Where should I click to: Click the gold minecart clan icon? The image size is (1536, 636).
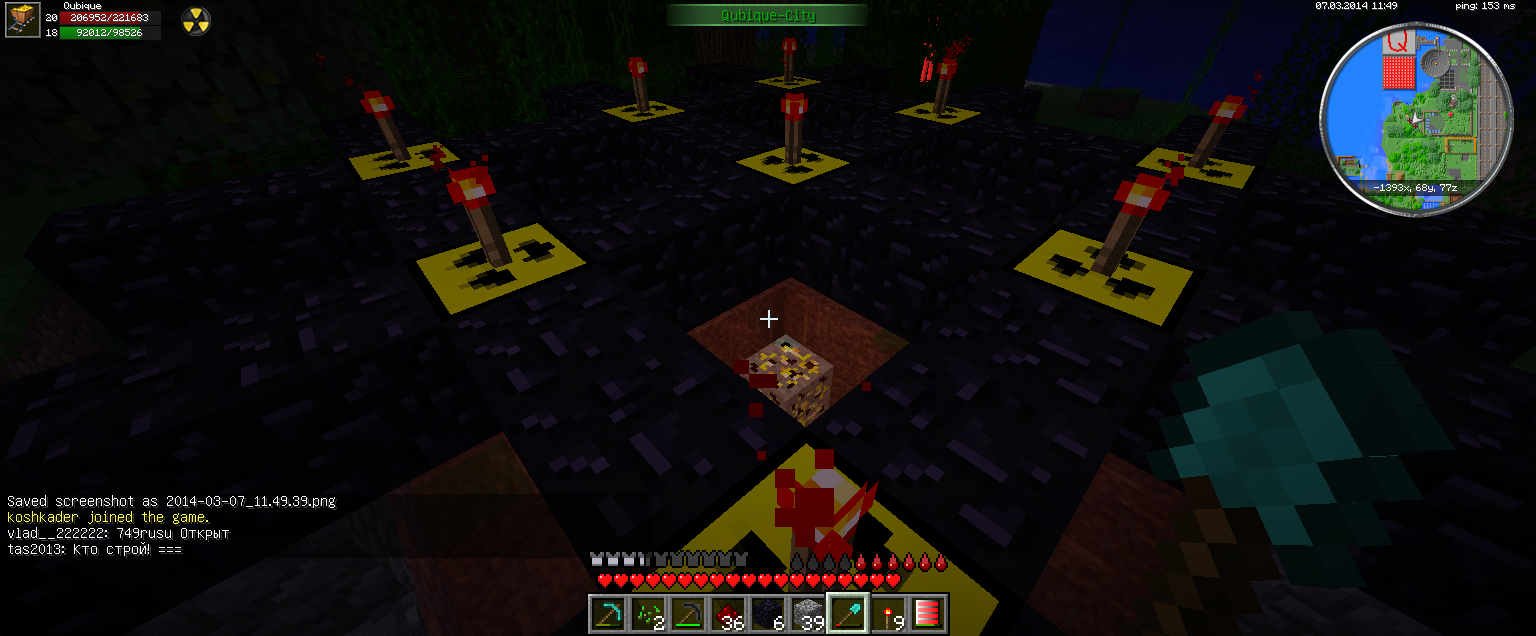pos(20,19)
